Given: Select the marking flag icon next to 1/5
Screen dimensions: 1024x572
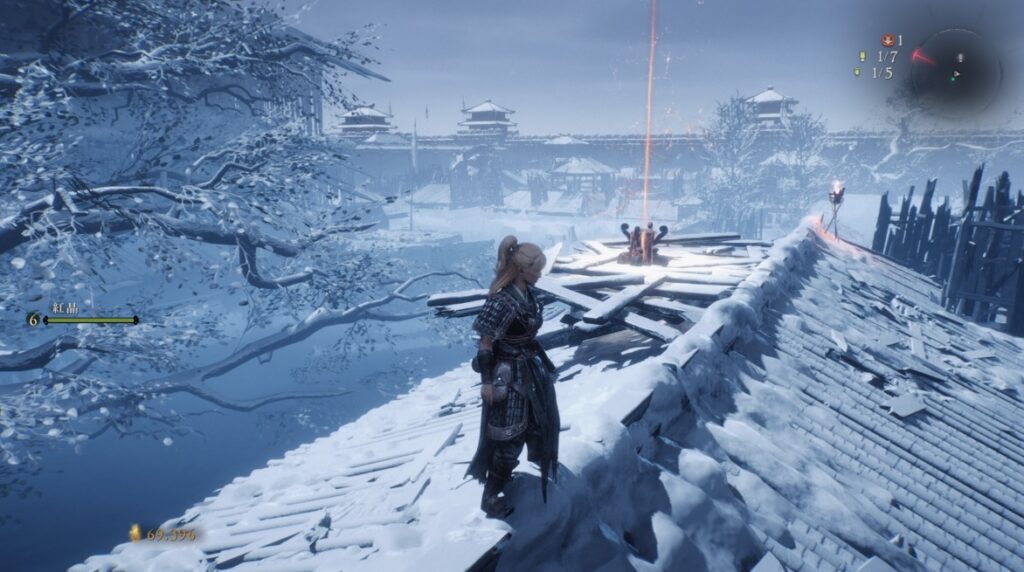Looking at the screenshot, I should click(858, 73).
